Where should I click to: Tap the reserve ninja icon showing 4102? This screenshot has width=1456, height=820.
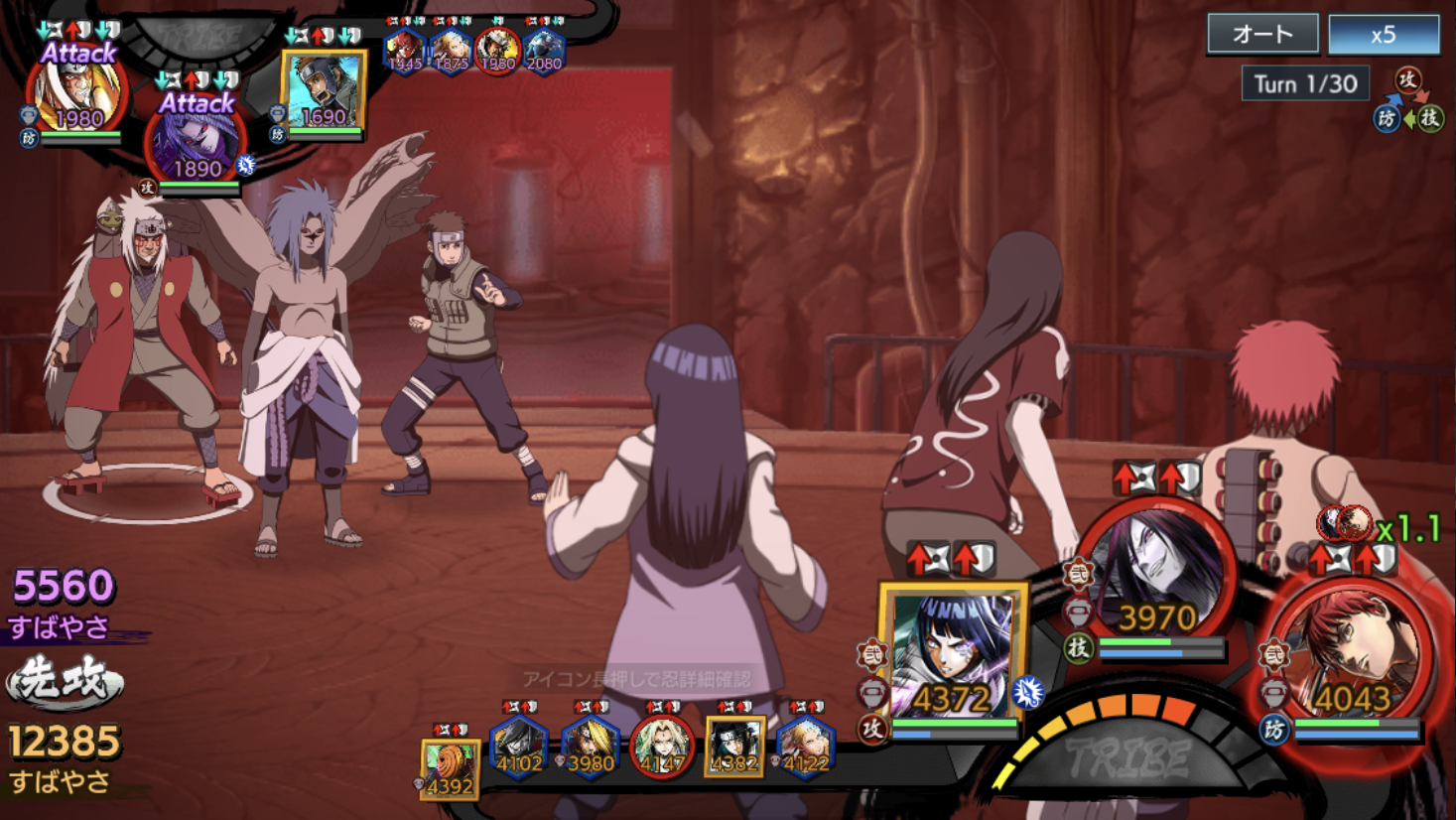point(518,747)
